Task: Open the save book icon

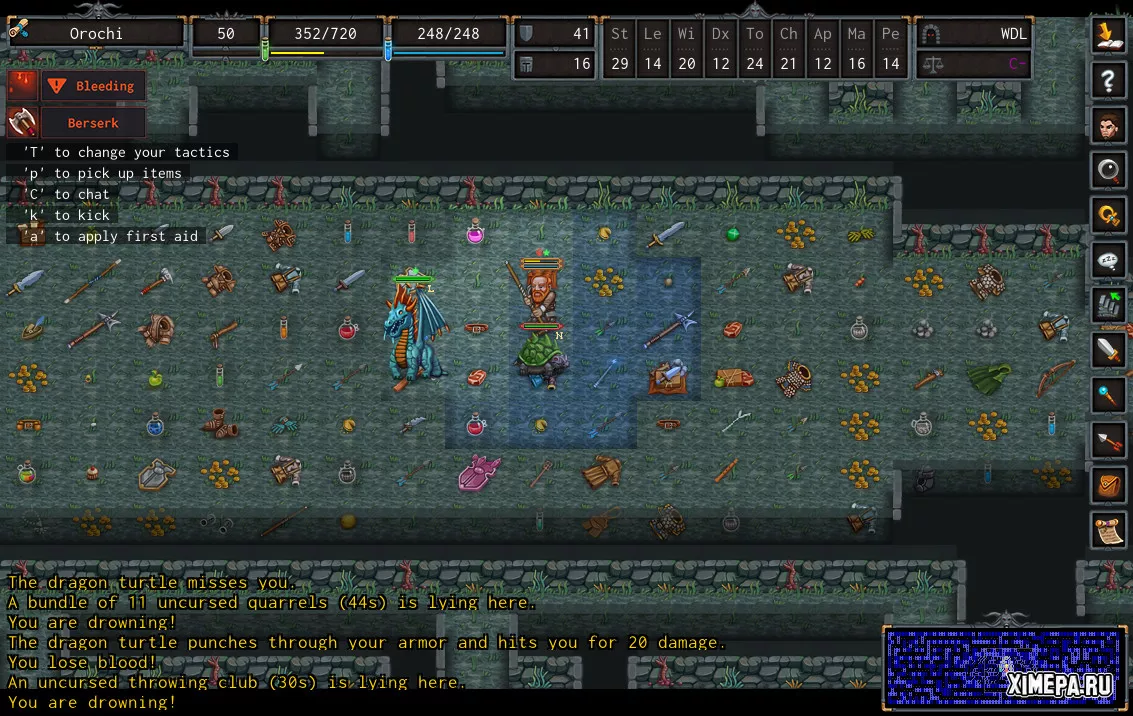Action: pos(1108,35)
